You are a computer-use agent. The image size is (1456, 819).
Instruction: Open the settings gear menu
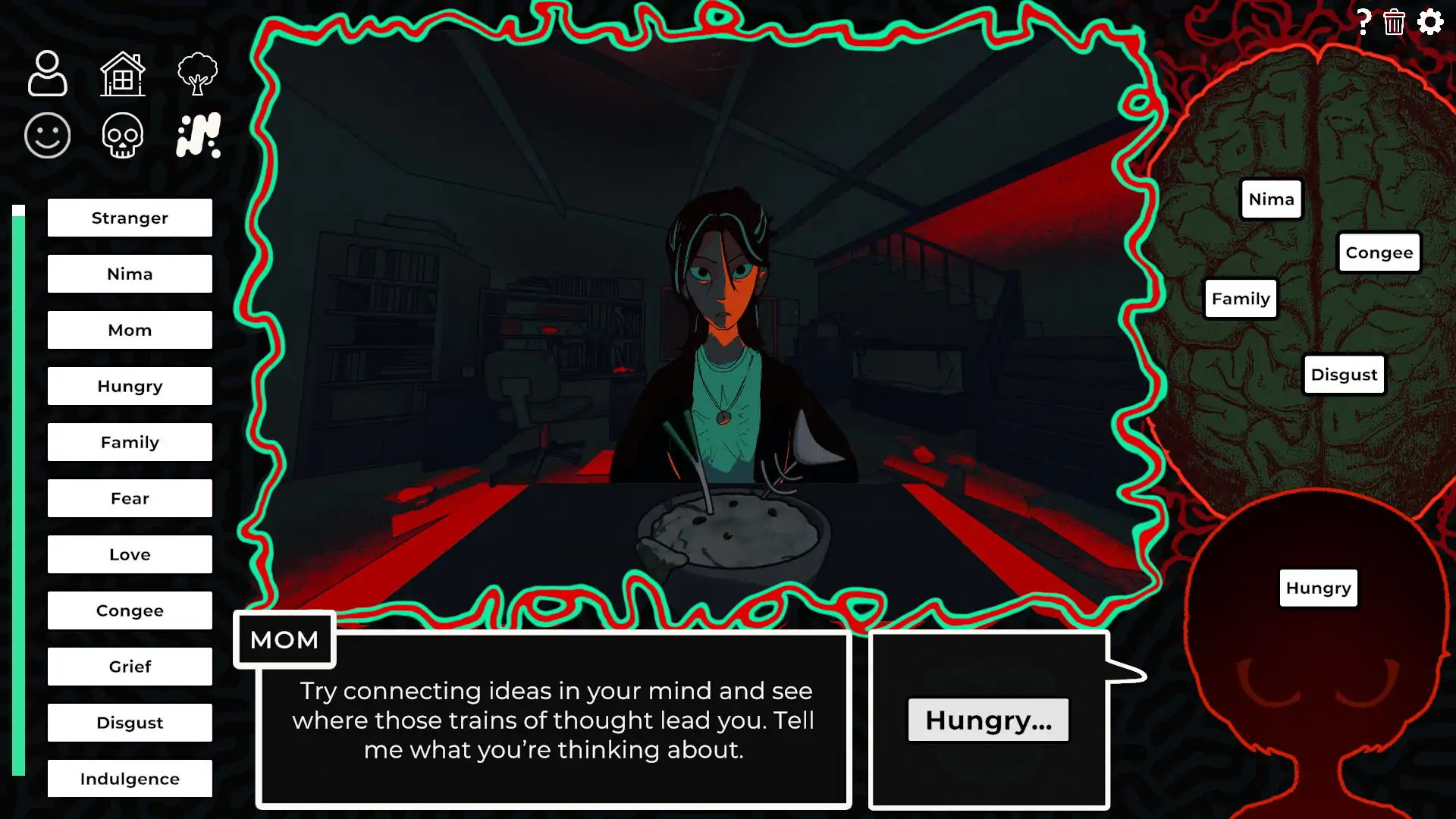pyautogui.click(x=1430, y=22)
